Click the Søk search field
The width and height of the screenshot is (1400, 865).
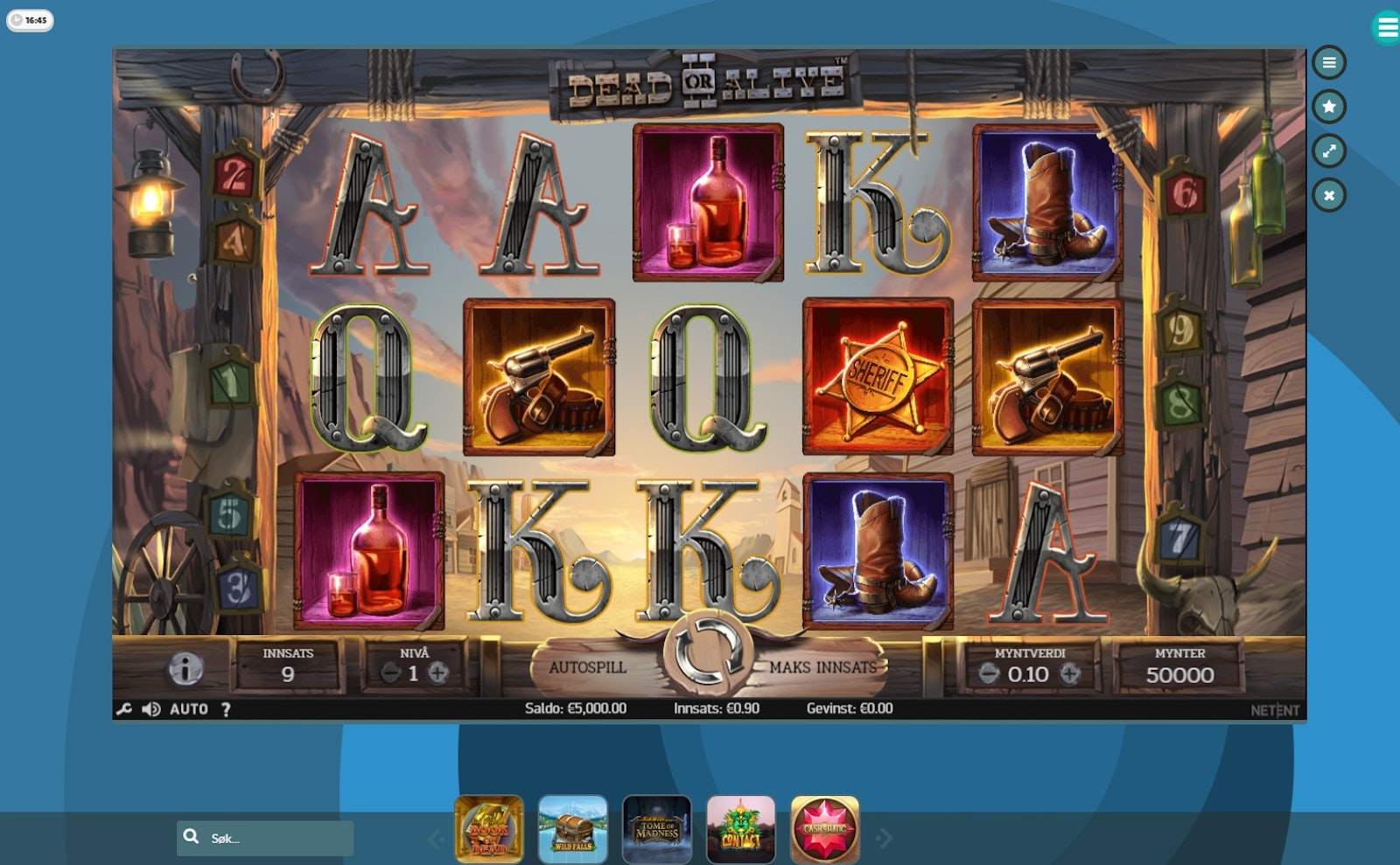click(276, 838)
